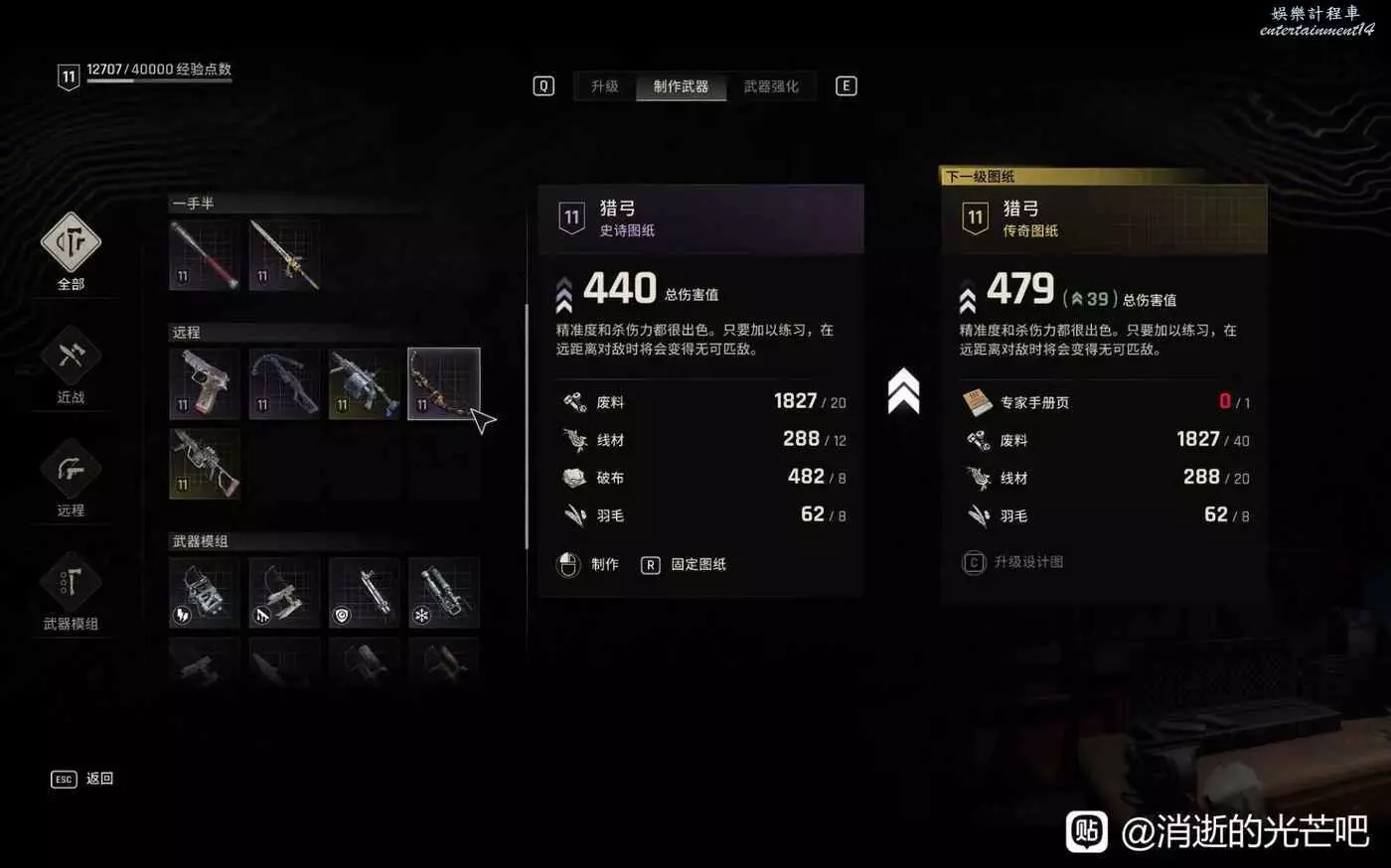1391x868 pixels.
Task: Select the highlighted 猎弓 bow blueprint
Action: click(x=443, y=383)
